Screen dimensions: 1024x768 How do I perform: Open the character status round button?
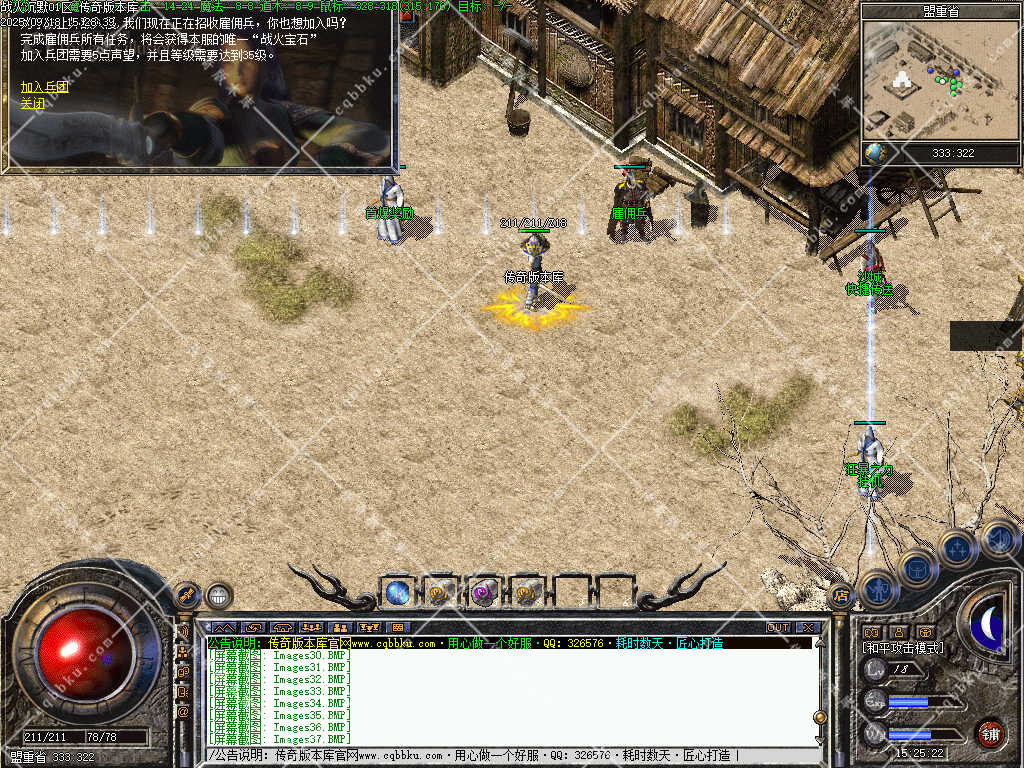coord(877,589)
